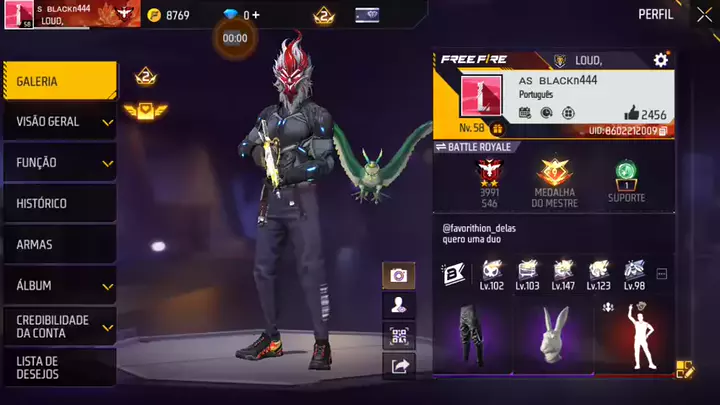Viewport: 720px width, 405px height.
Task: Show Credibilidade da Conta
Action: pos(58,326)
